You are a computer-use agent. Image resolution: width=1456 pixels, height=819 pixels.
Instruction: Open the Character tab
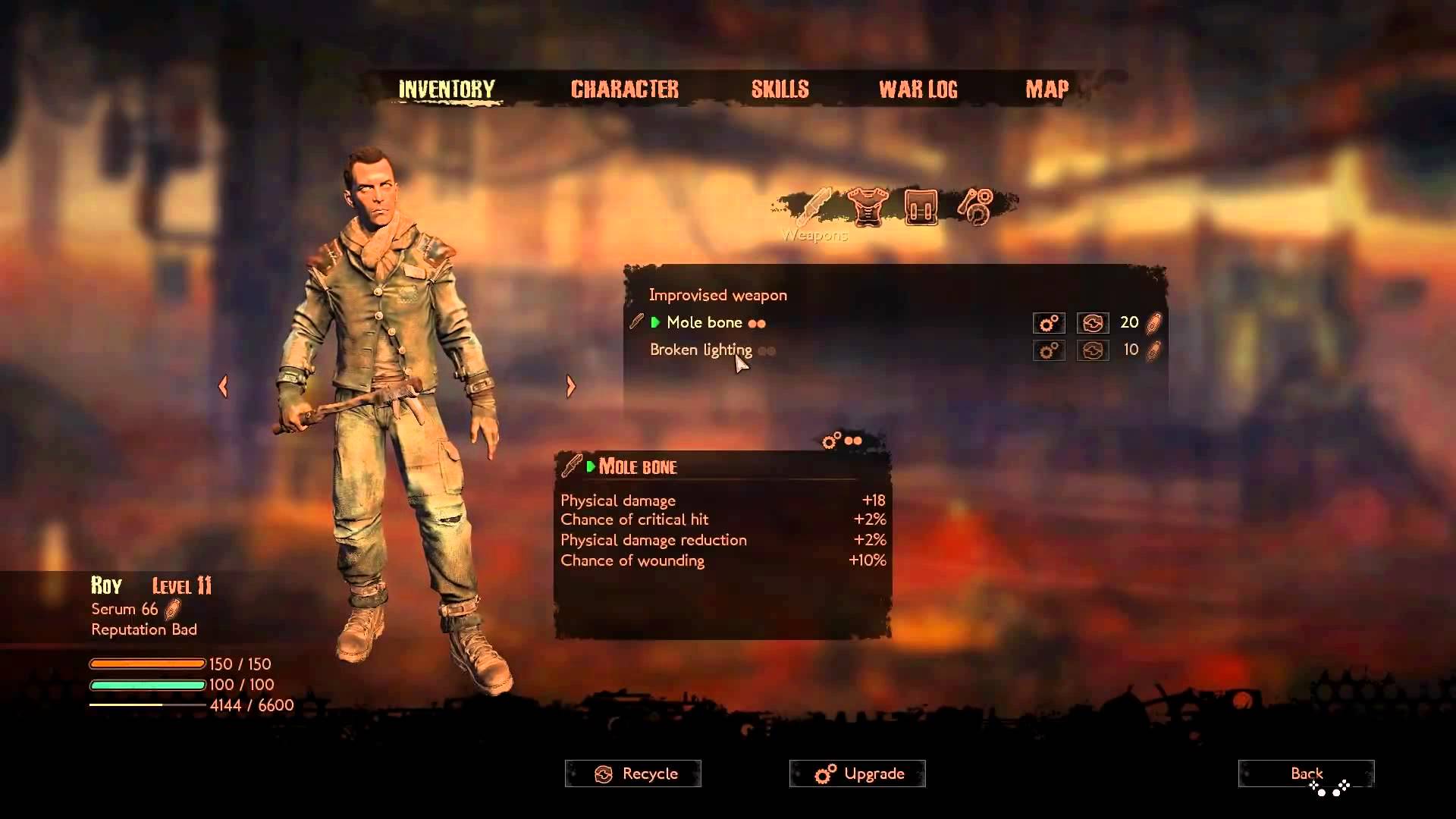624,89
